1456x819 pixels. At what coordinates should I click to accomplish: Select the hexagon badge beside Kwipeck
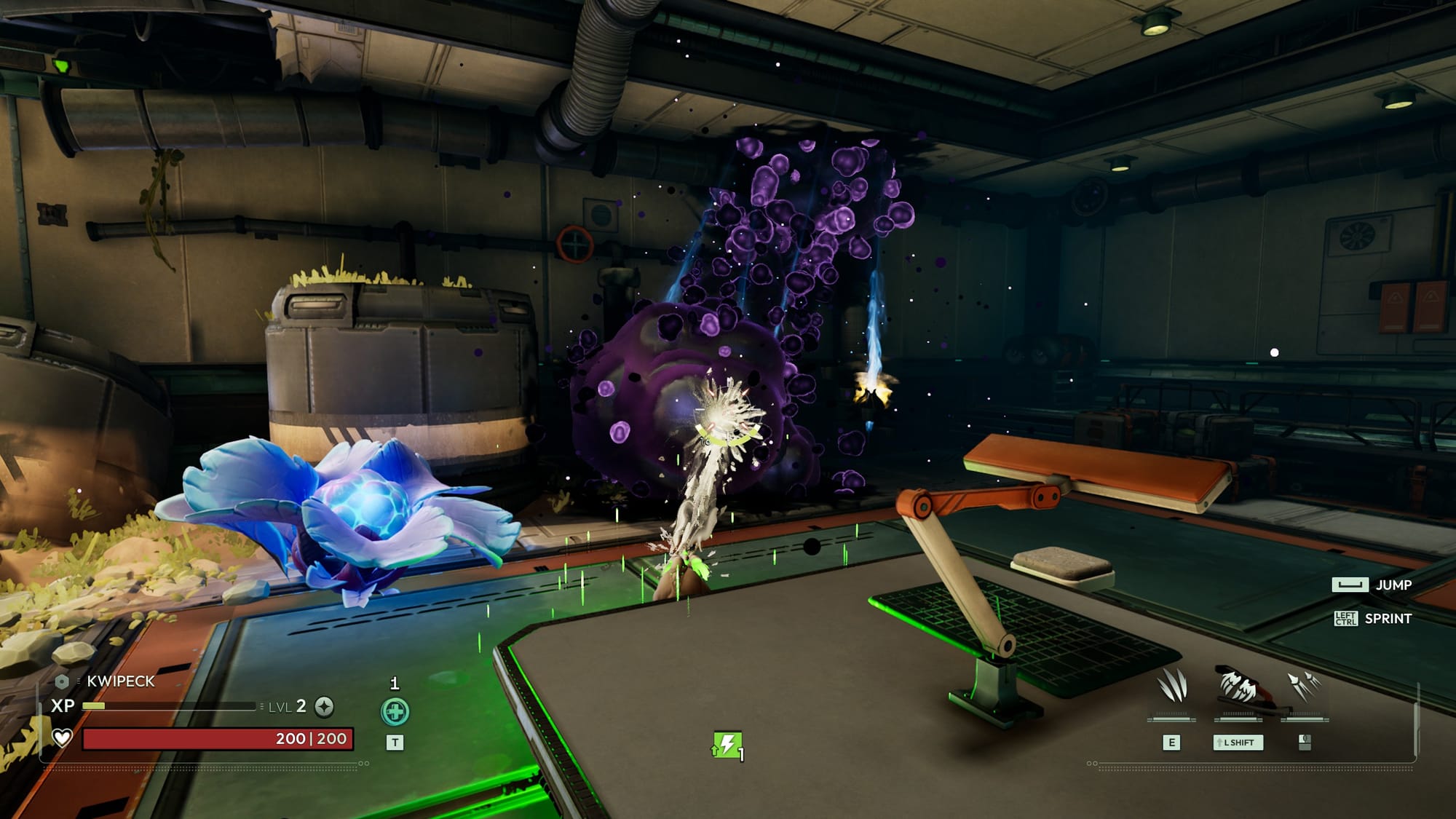(x=62, y=681)
